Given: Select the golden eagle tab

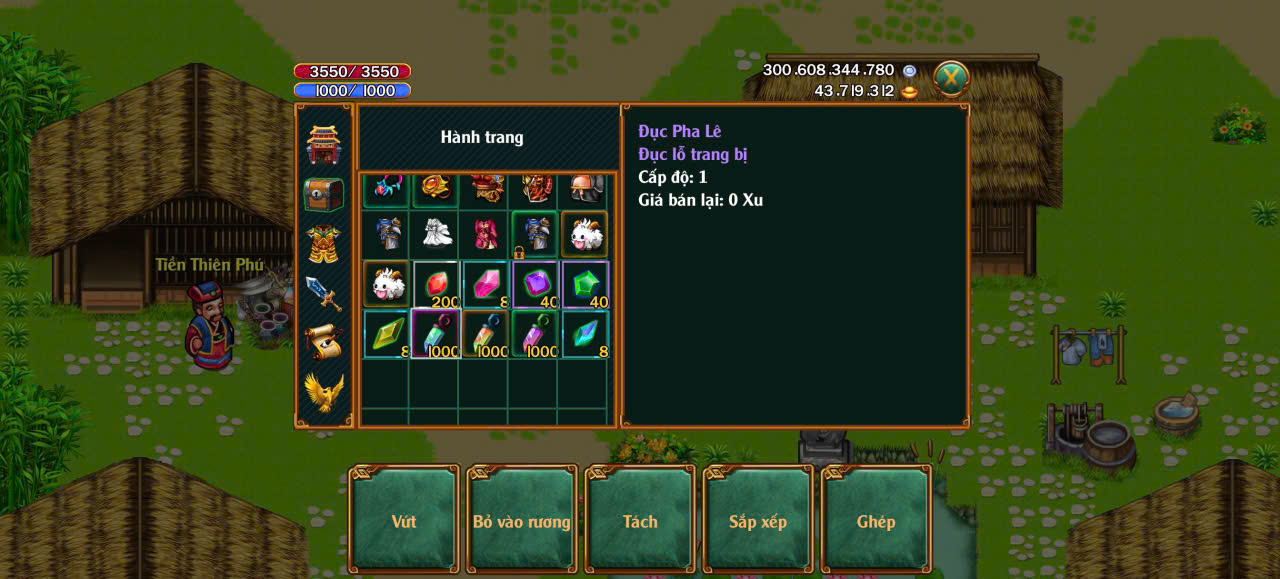Looking at the screenshot, I should coord(324,392).
